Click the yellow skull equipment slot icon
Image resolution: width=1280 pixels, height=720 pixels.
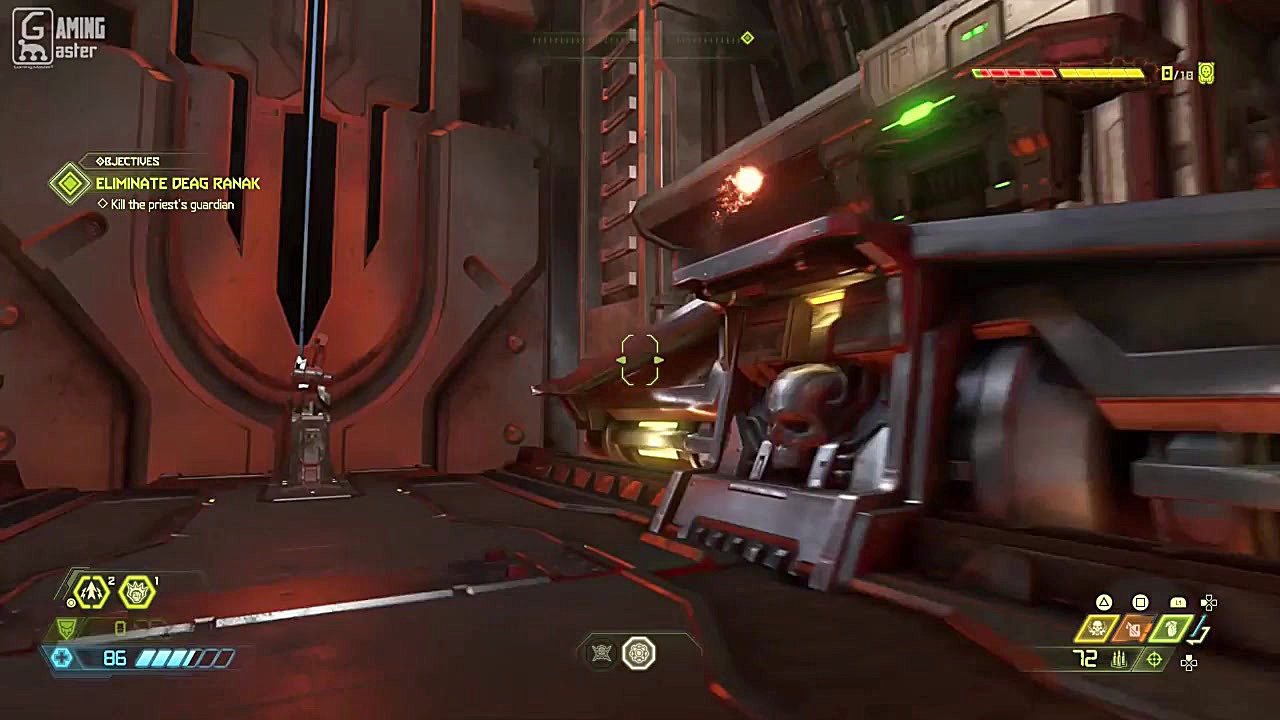click(1098, 628)
